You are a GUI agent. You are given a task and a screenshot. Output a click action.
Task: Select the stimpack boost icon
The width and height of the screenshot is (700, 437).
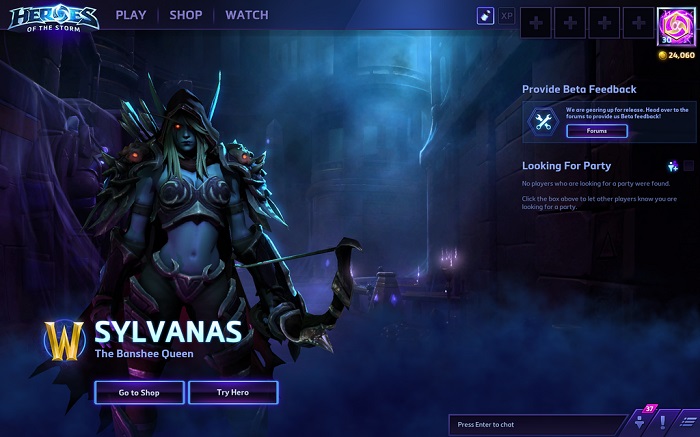483,16
